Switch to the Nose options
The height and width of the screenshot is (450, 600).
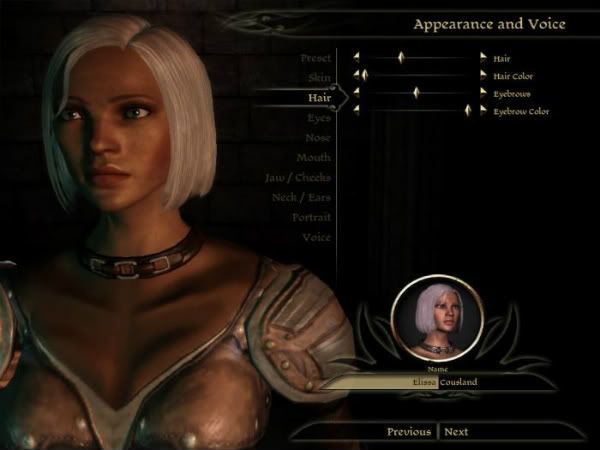(318, 138)
